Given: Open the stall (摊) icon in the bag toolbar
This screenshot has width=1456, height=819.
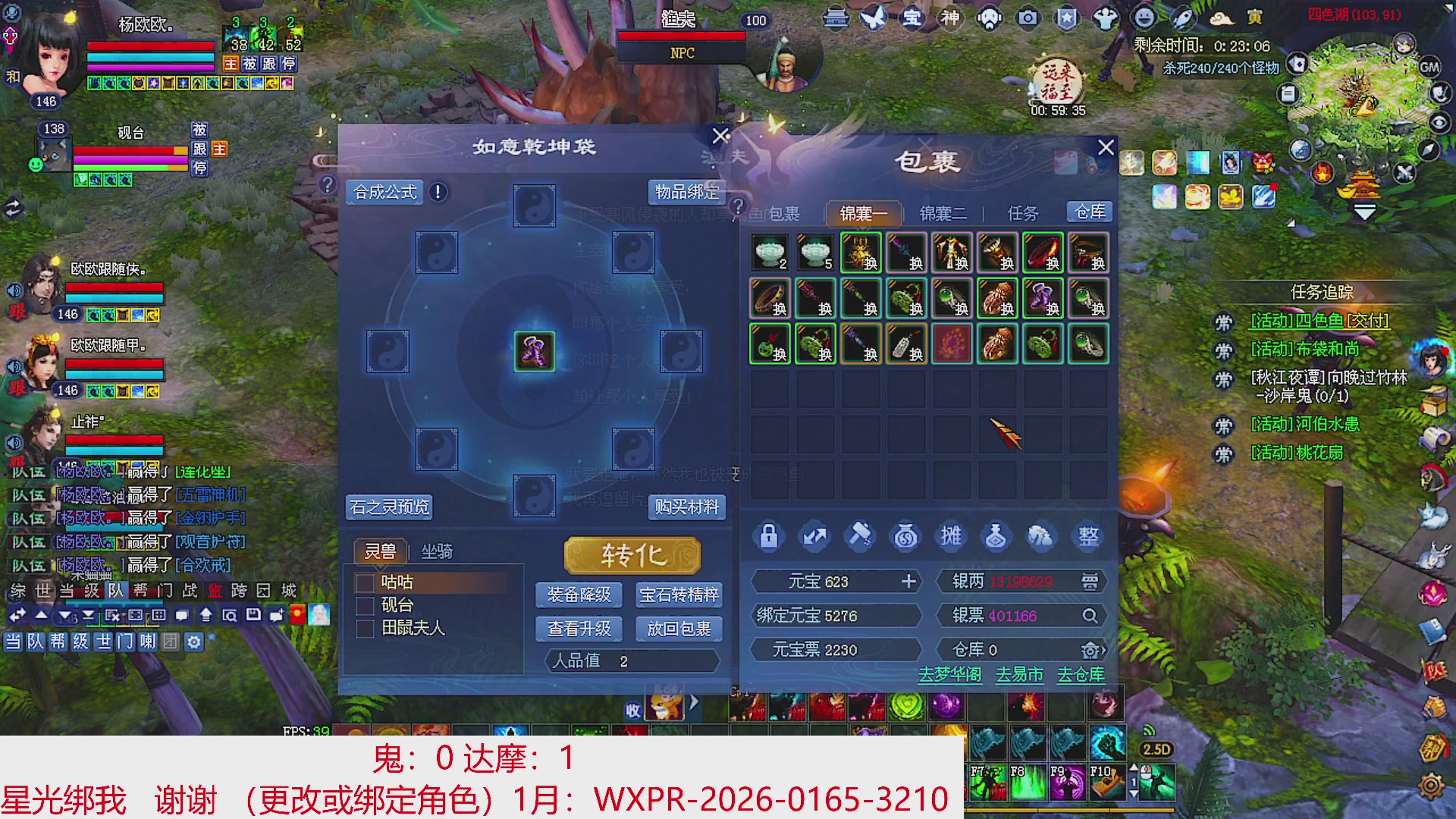Looking at the screenshot, I should pyautogui.click(x=950, y=536).
